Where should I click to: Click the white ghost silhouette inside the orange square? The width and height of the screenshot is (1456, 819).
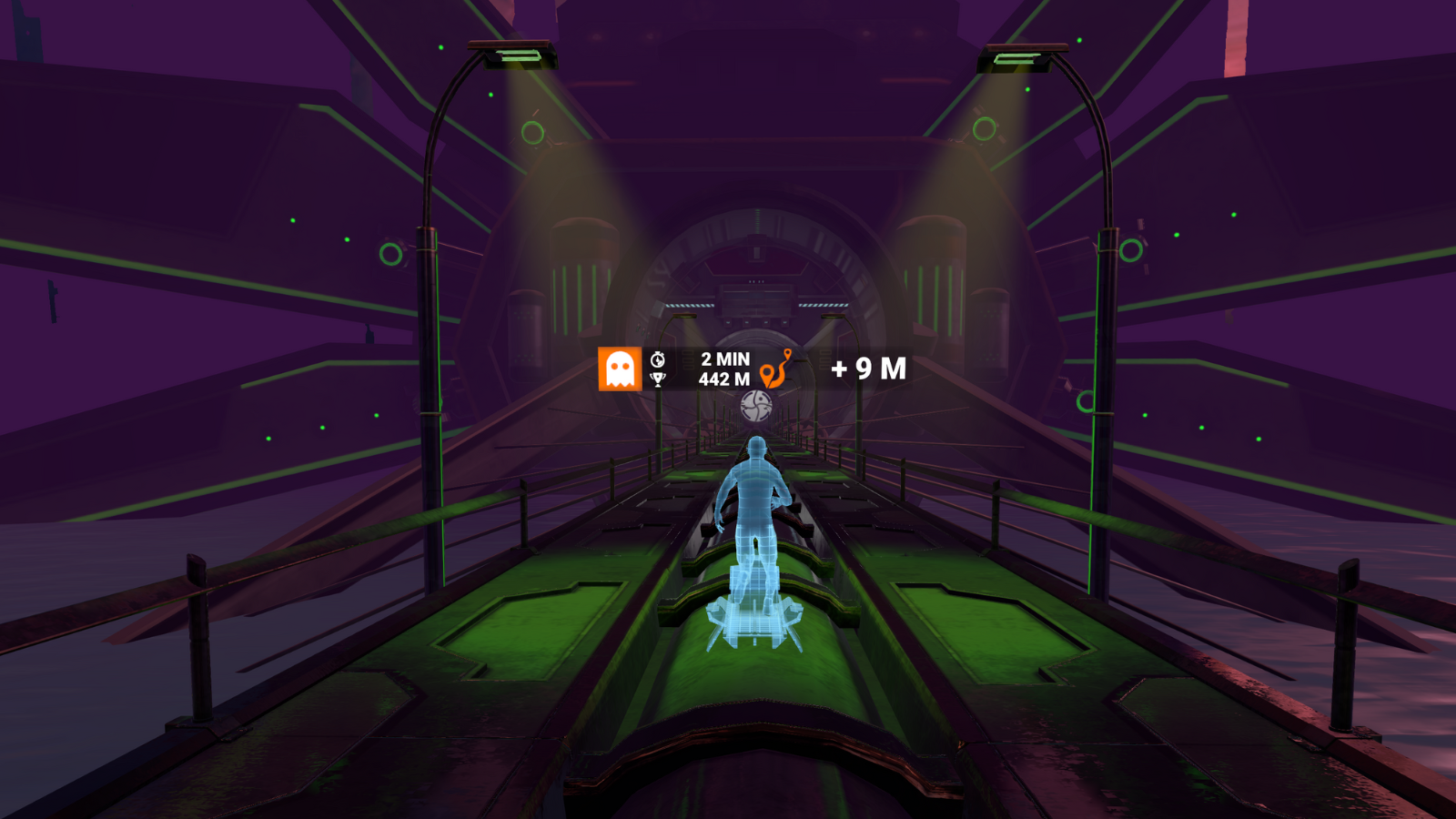(619, 367)
